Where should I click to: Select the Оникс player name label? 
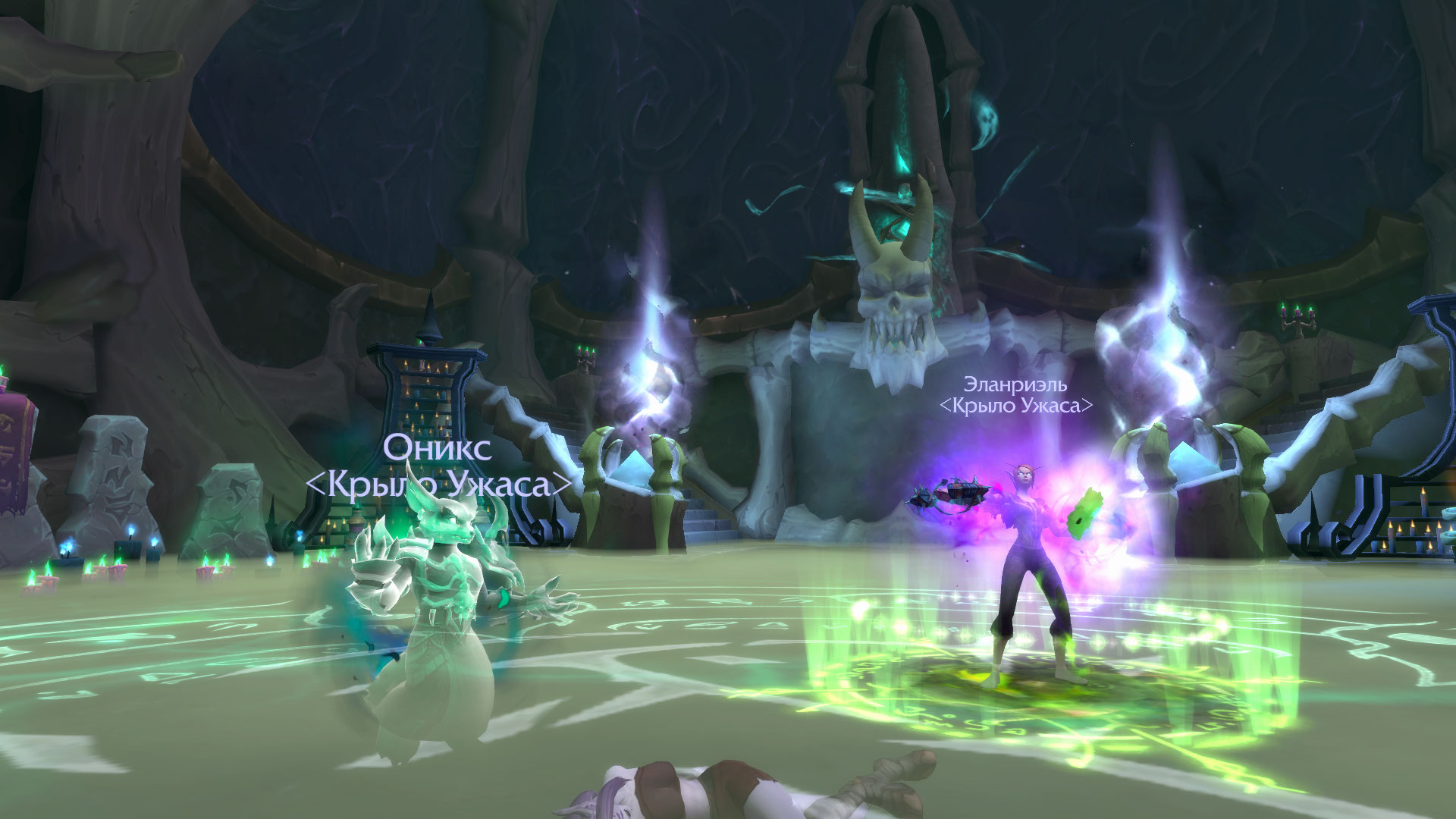(437, 448)
